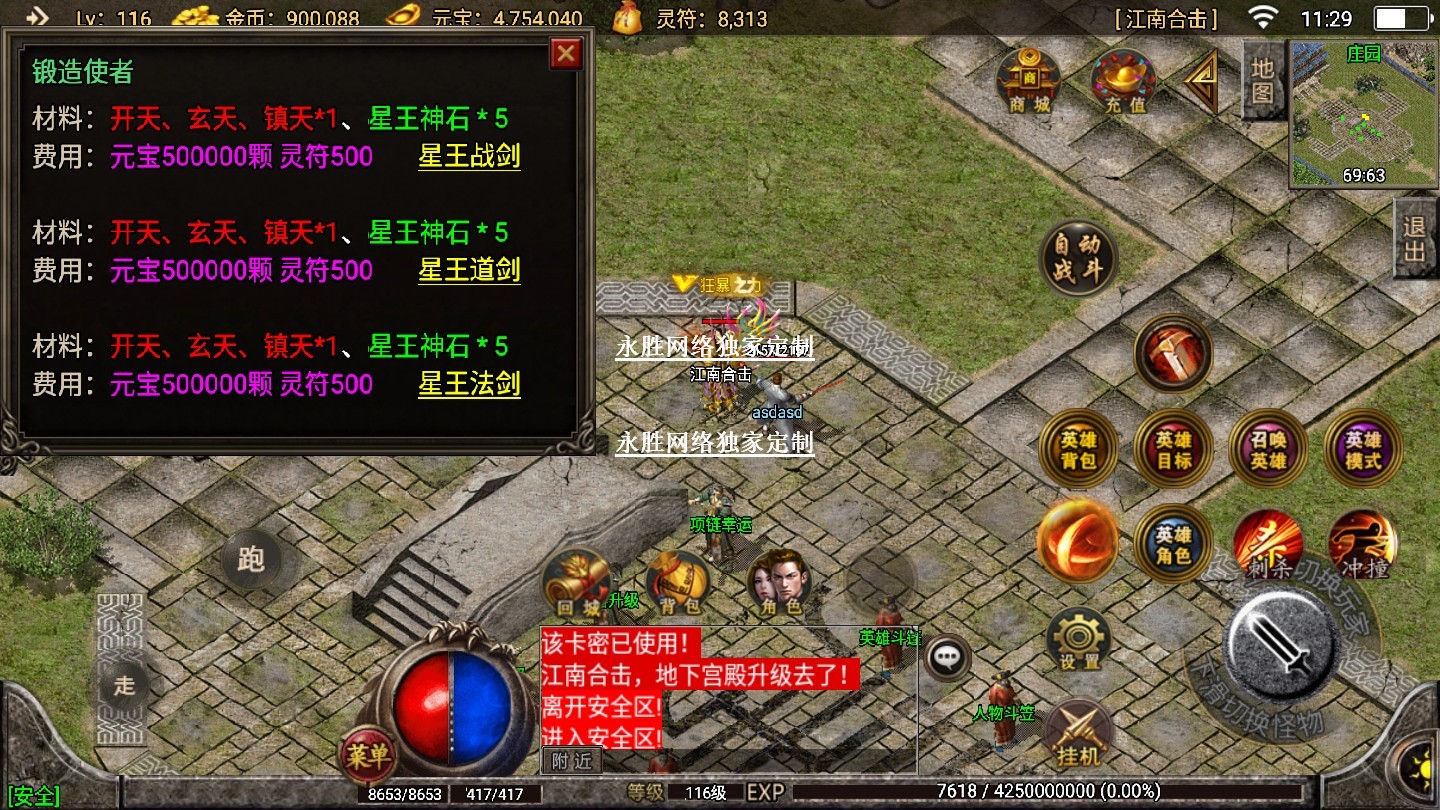The image size is (1440, 810).
Task: Open the 商城 shop
Action: pos(1030,81)
